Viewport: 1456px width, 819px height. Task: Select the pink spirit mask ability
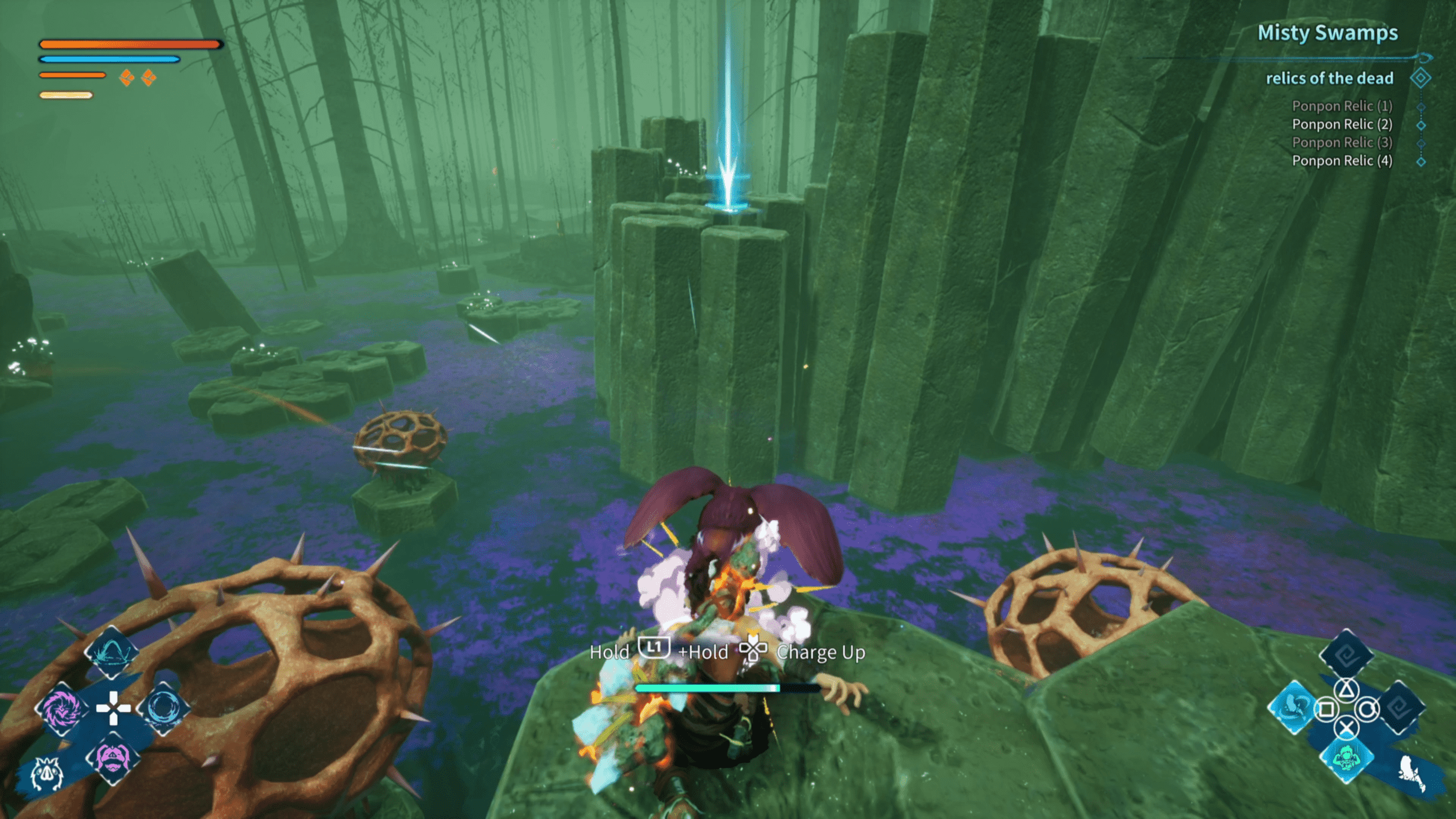tap(113, 759)
